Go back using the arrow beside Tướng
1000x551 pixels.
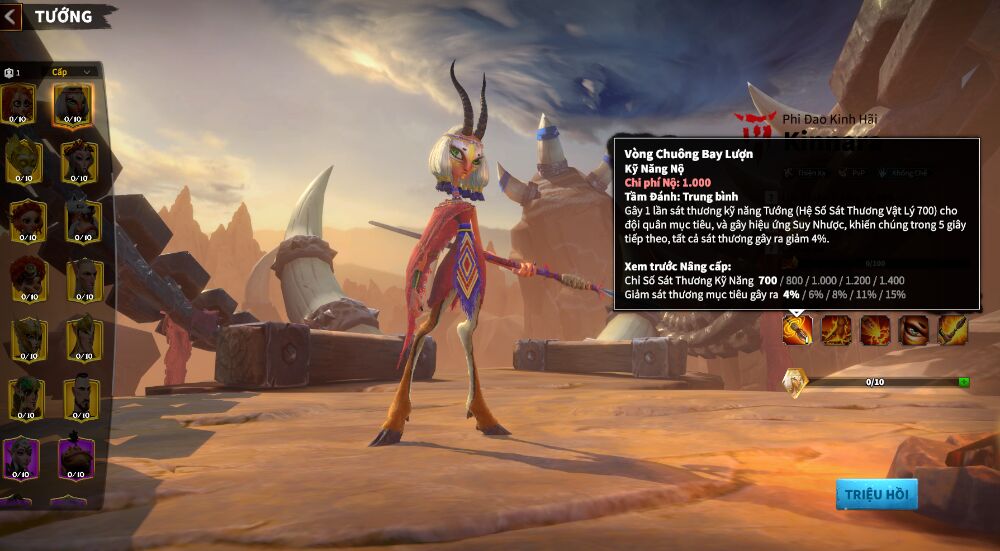tap(10, 16)
